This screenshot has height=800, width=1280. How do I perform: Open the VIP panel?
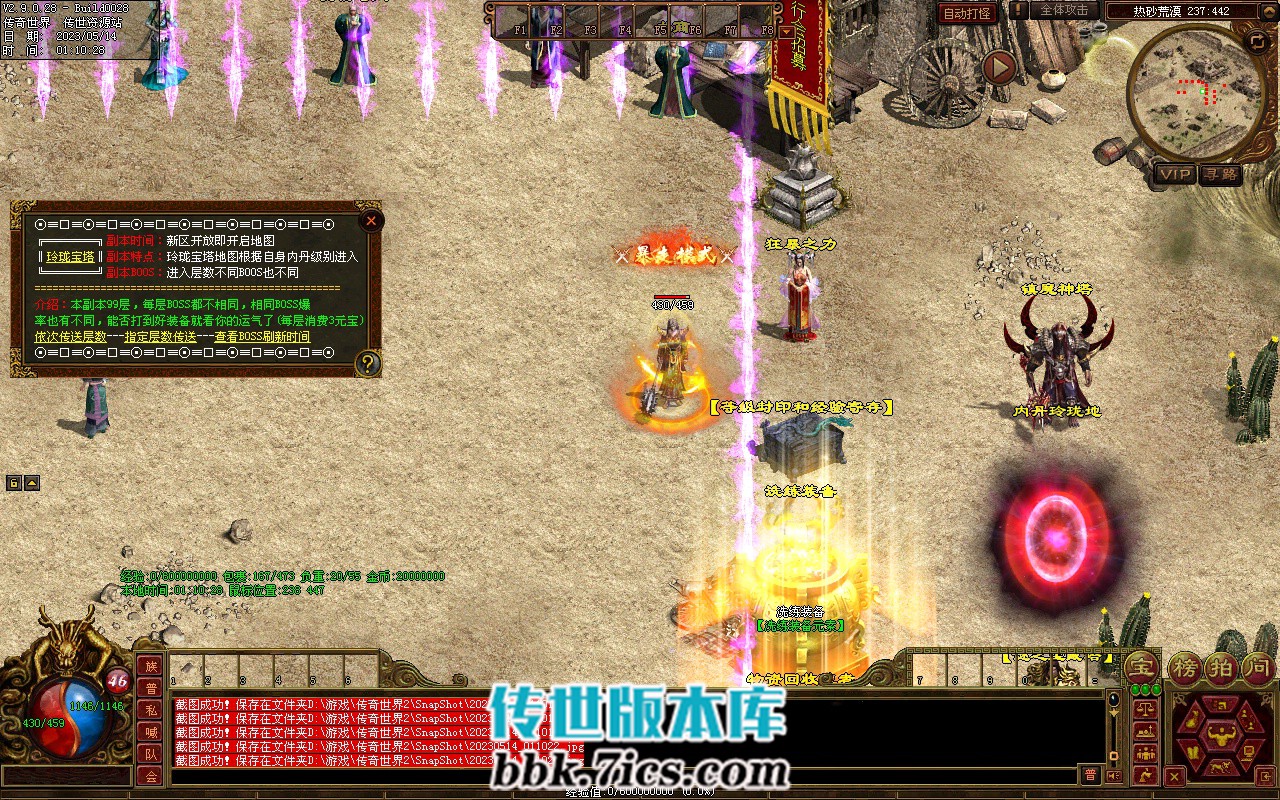tap(1175, 174)
